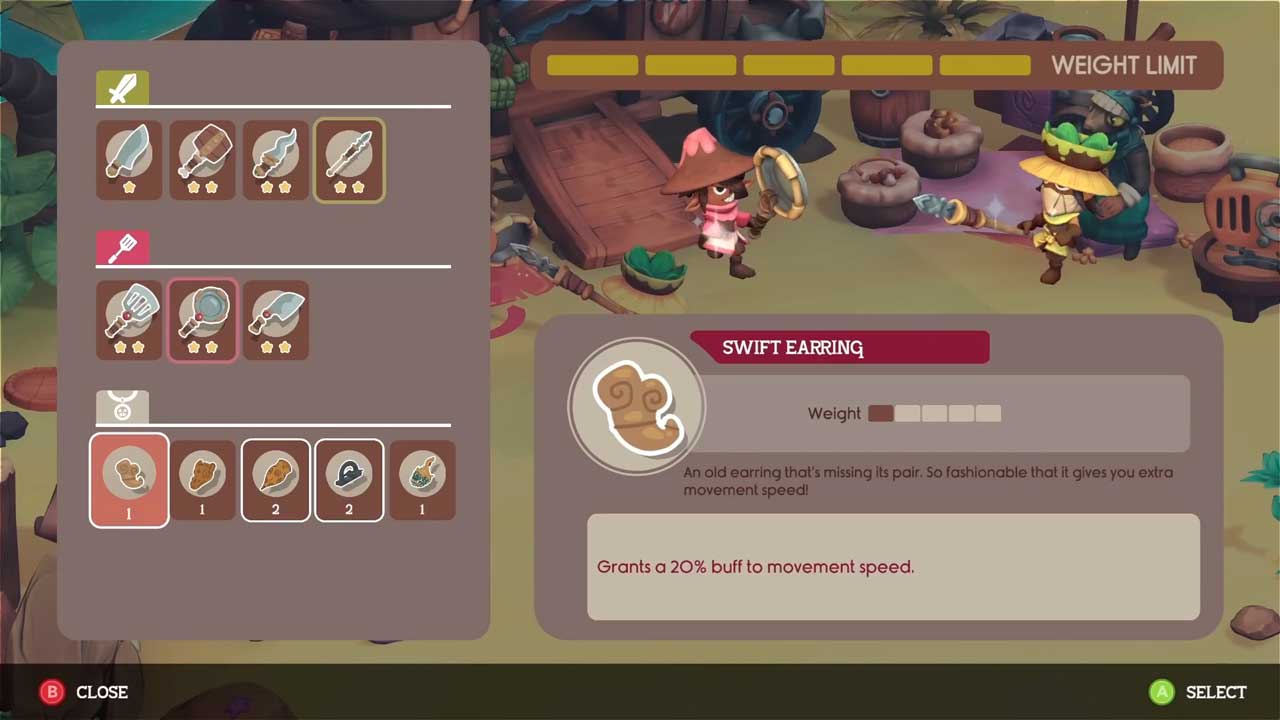Pick the cleaver cooking tool
The image size is (1280, 720).
[x=275, y=320]
